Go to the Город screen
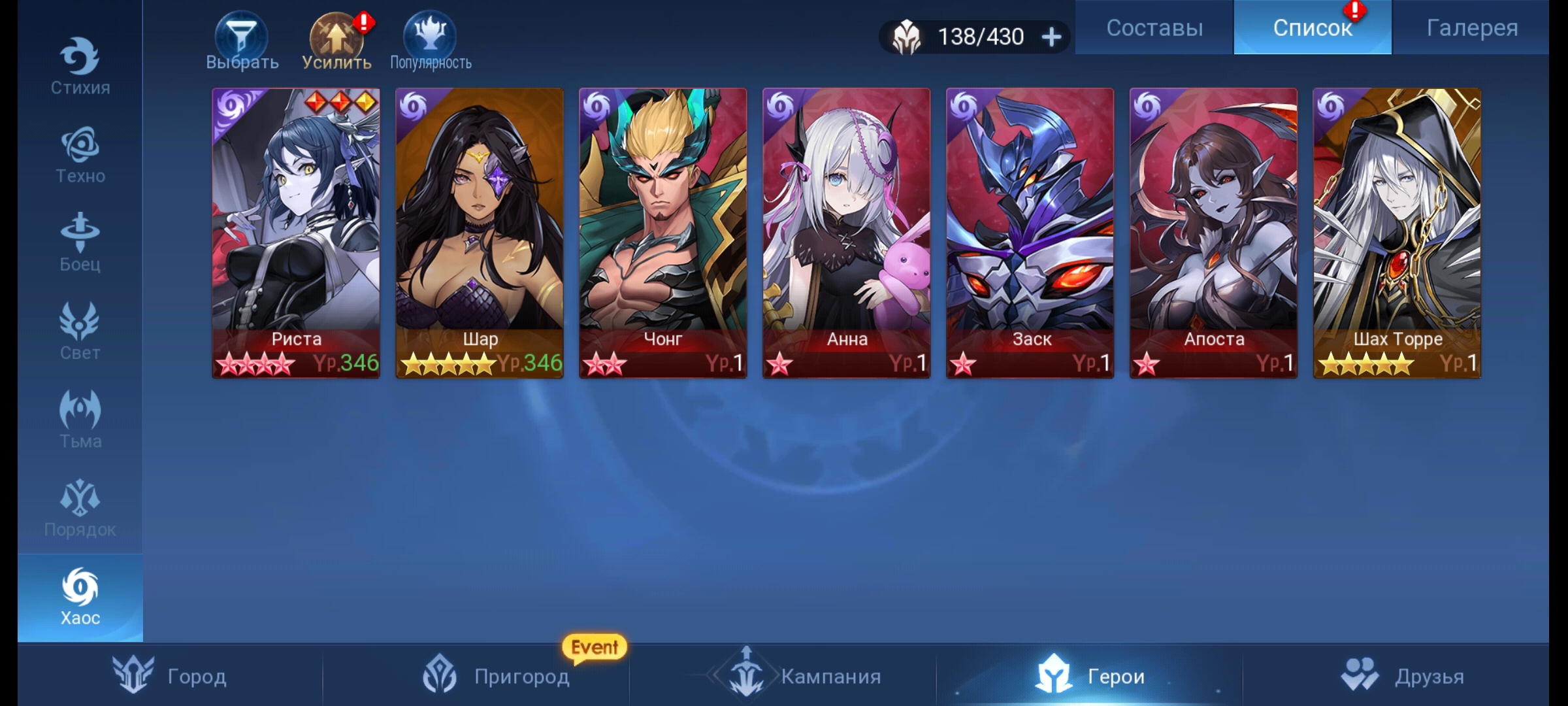1568x706 pixels. coord(170,676)
